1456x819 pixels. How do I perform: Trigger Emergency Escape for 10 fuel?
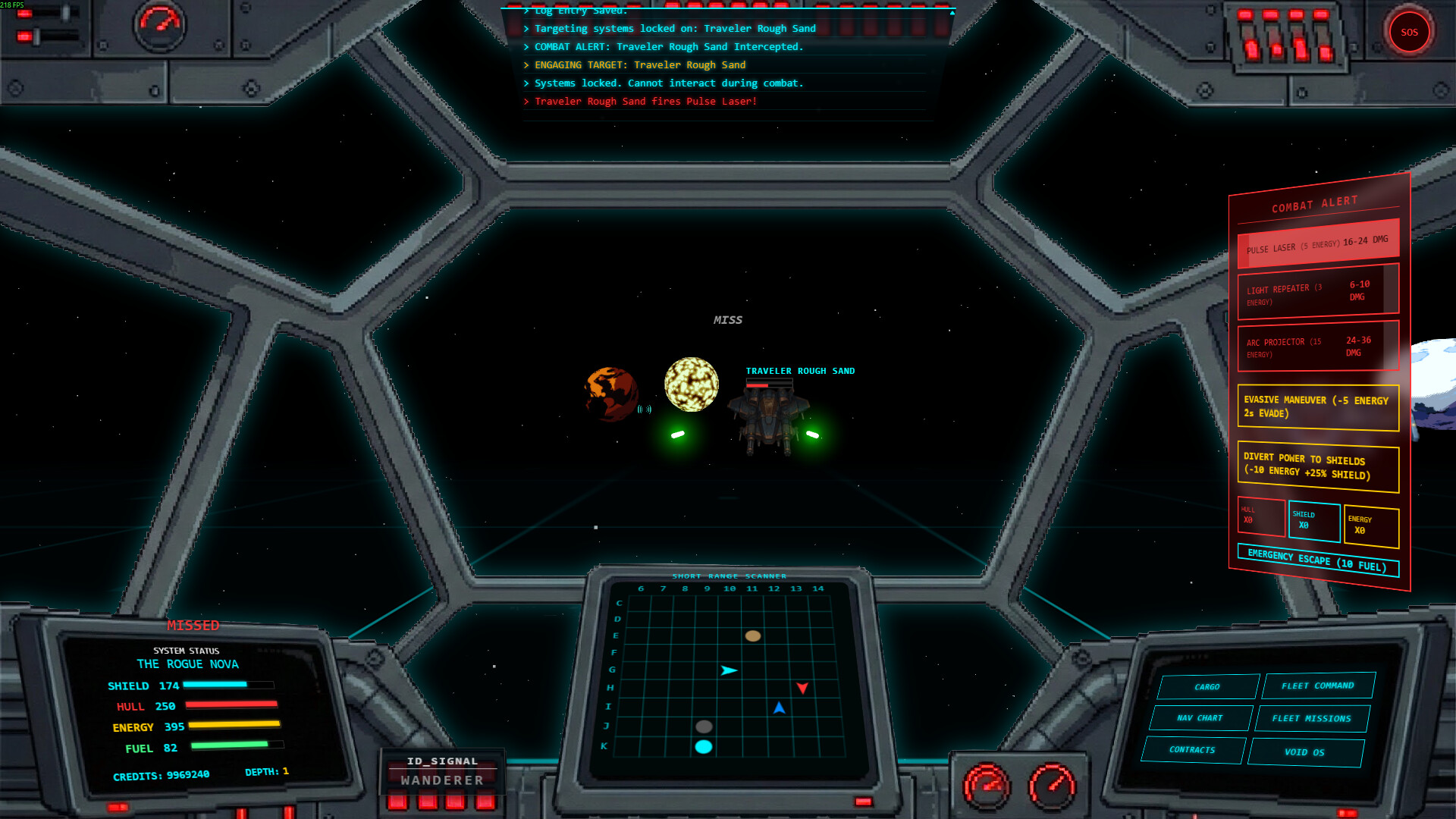click(1317, 560)
